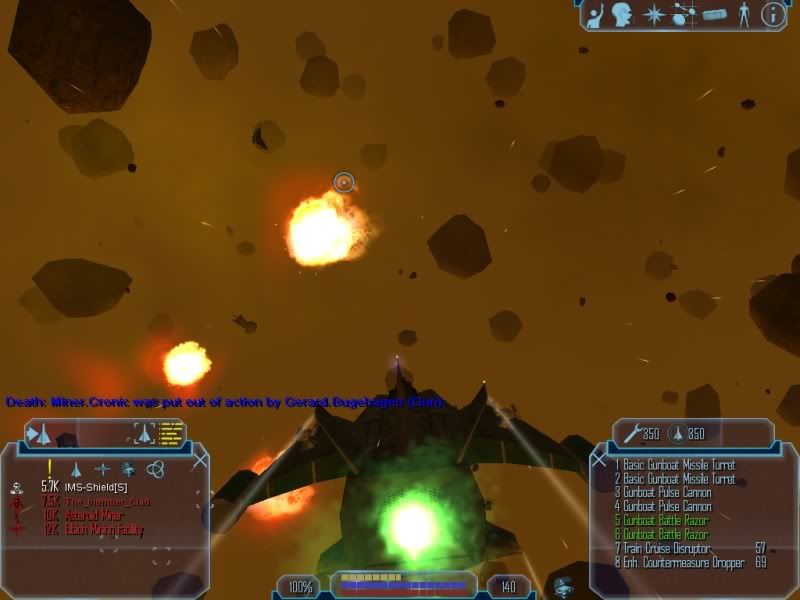800x600 pixels.
Task: Open the information panel with the 'i' icon
Action: [x=771, y=14]
